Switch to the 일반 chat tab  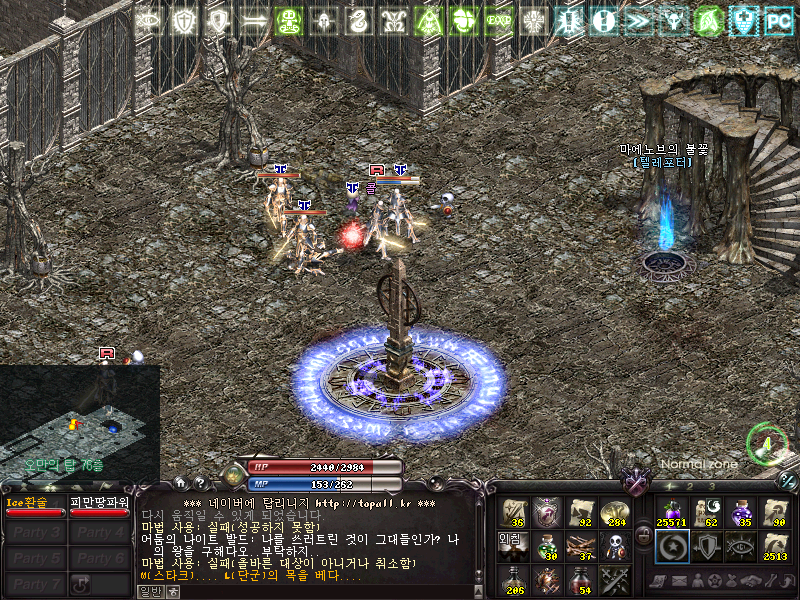point(149,591)
